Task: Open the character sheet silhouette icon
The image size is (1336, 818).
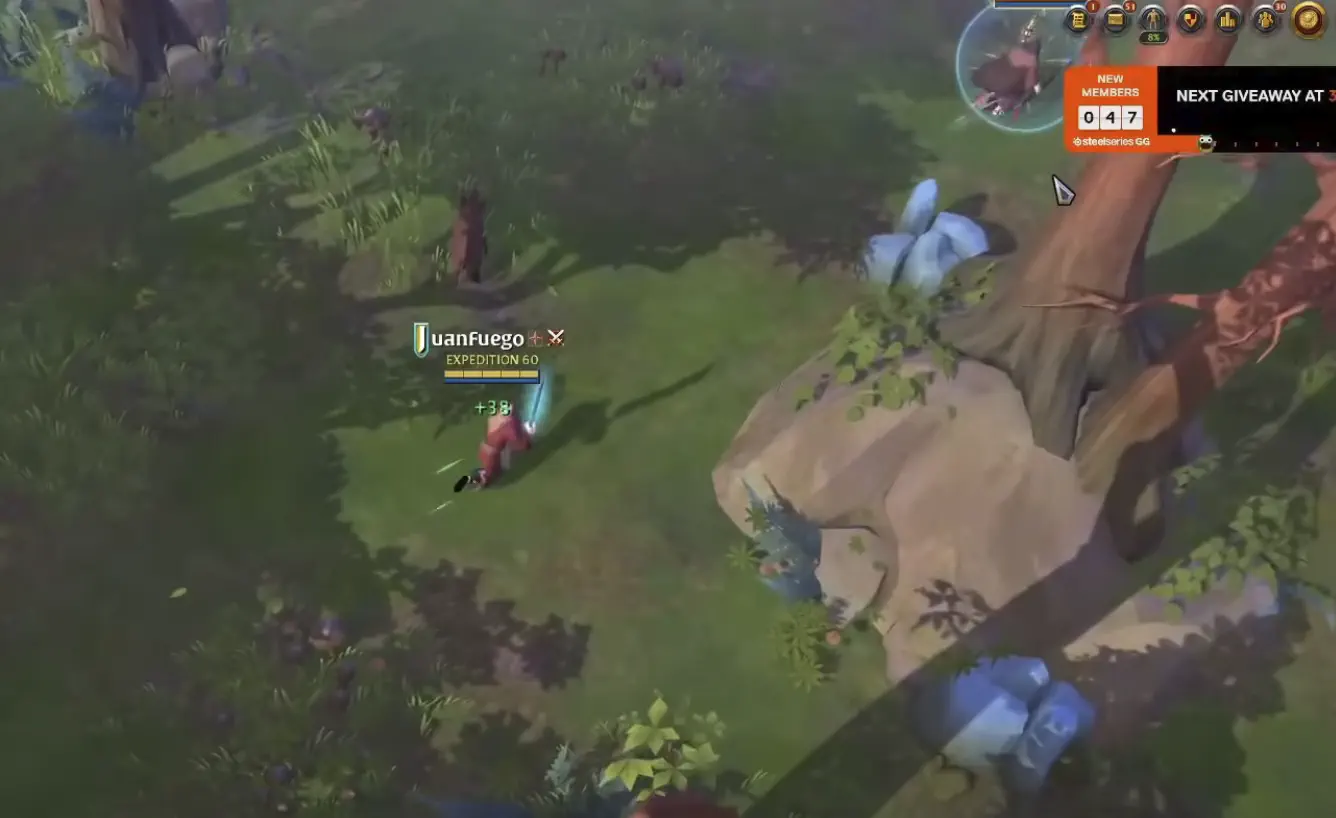Action: [x=1152, y=17]
